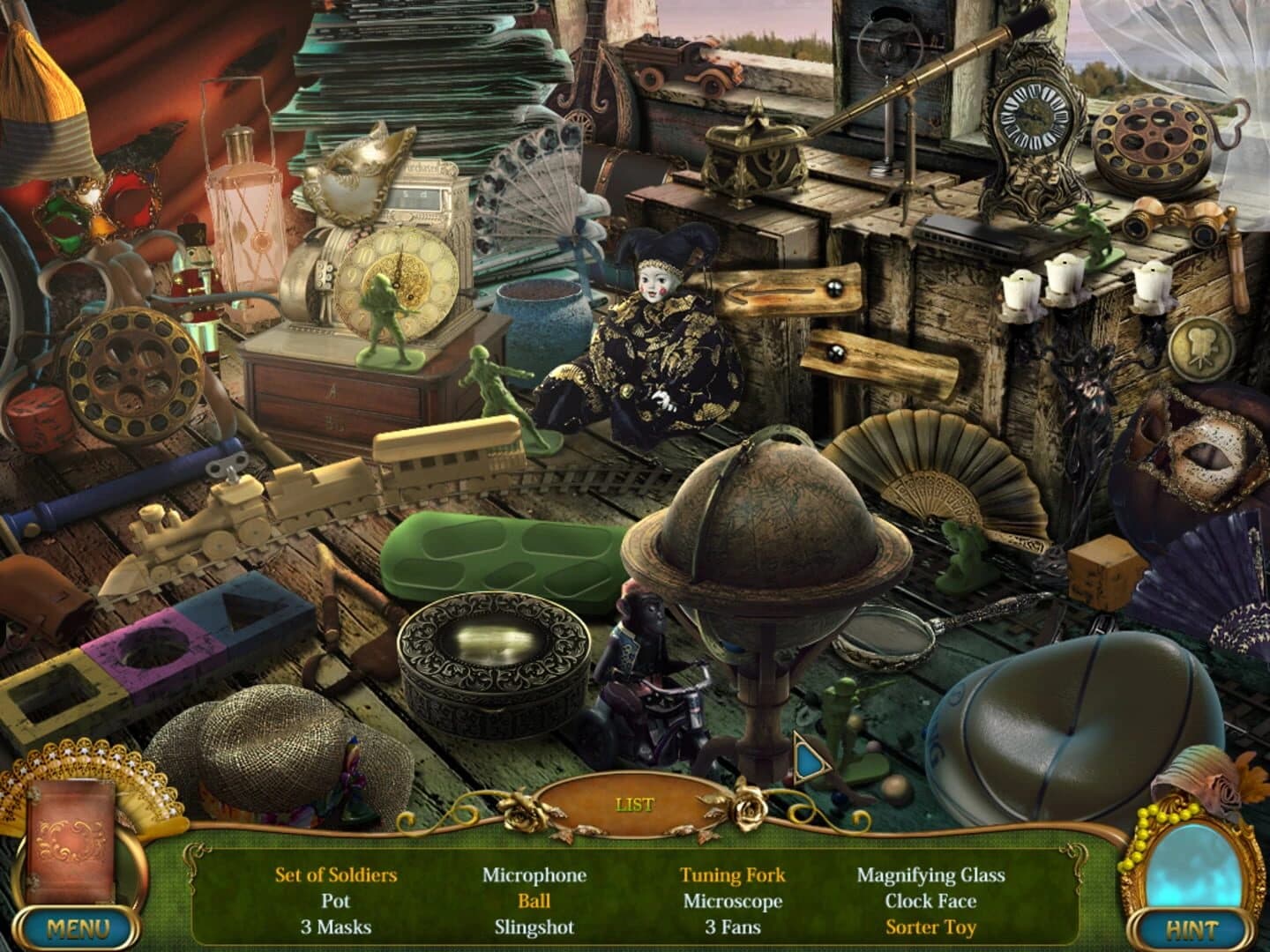Click the "3 Fans" list entry
The height and width of the screenshot is (952, 1270).
click(736, 927)
